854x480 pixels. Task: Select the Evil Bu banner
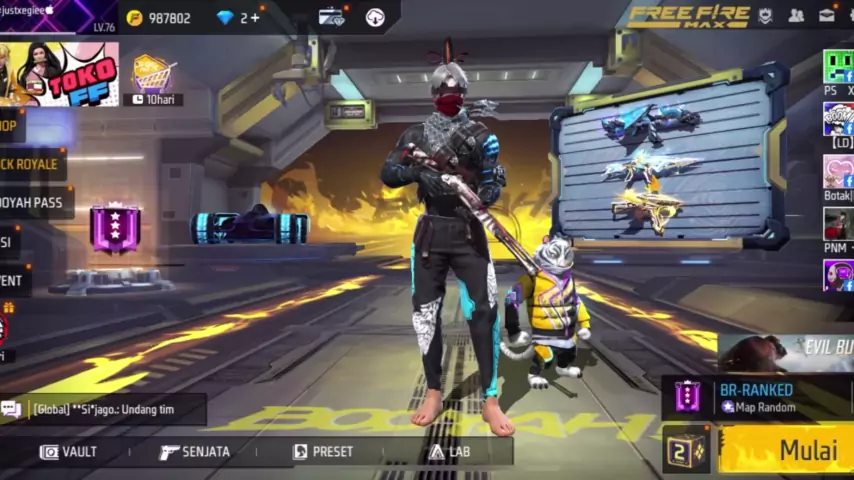(790, 352)
